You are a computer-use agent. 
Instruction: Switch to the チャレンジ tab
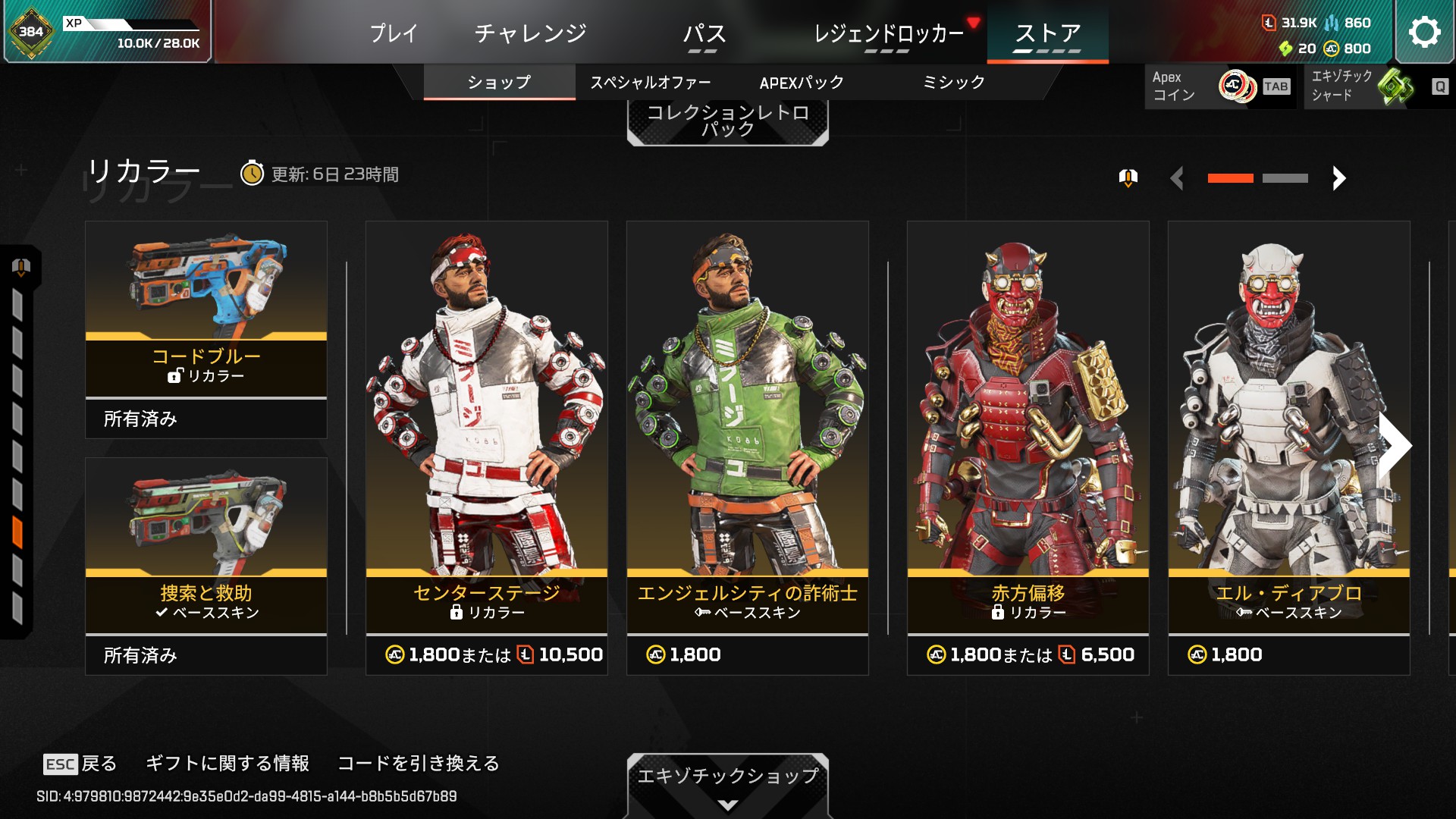(x=530, y=33)
